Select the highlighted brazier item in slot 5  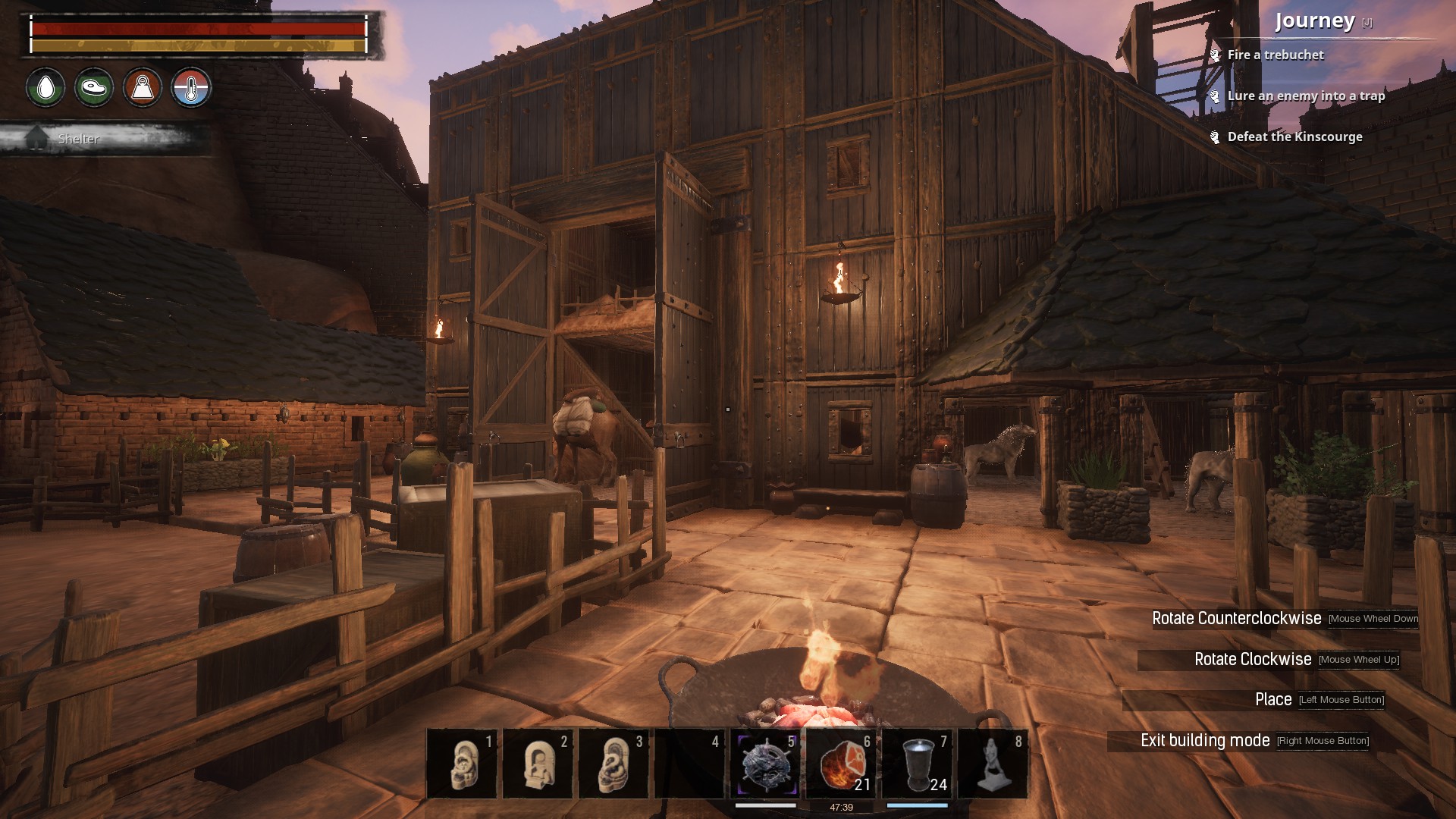click(x=765, y=764)
